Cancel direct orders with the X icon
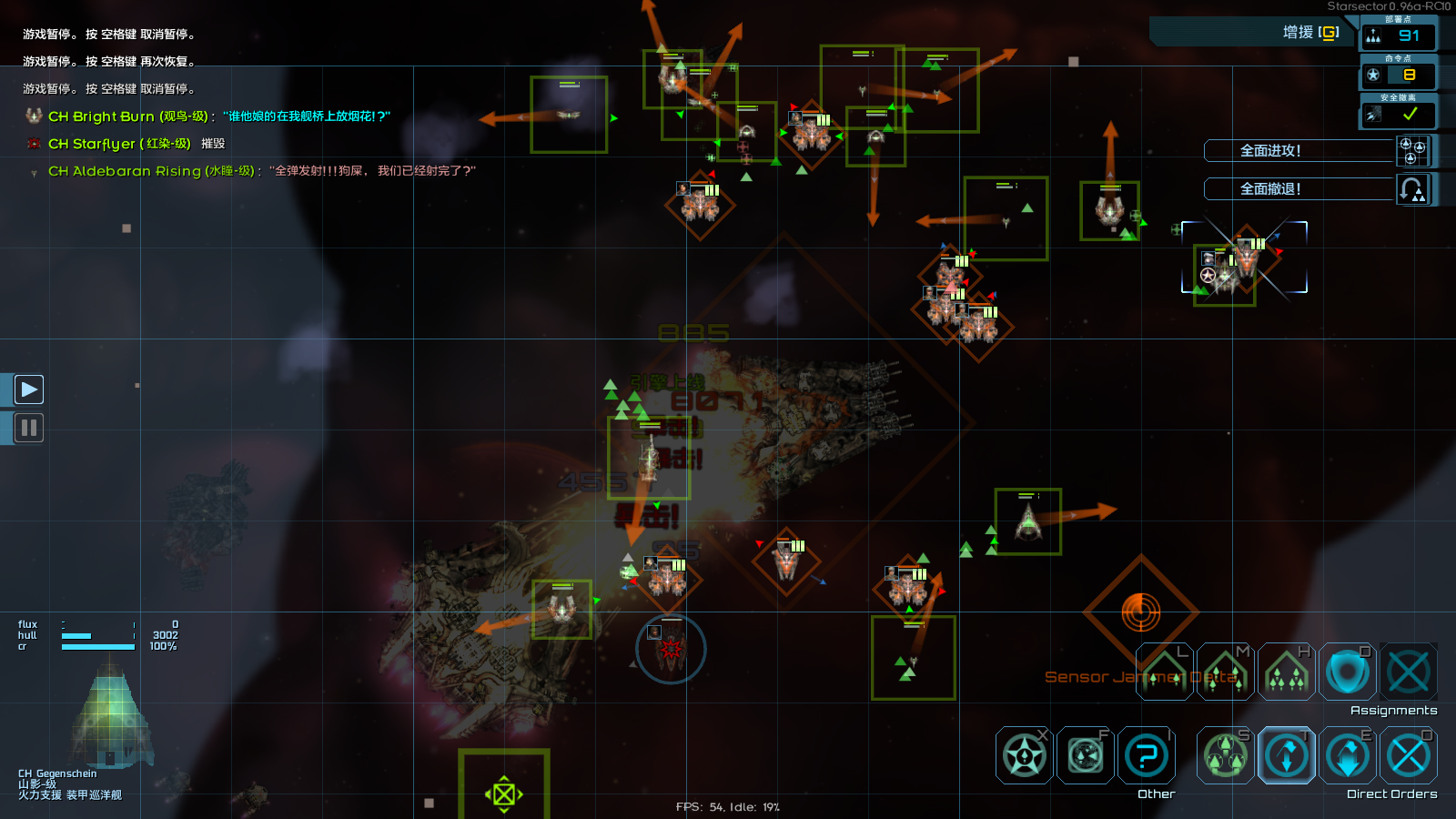 tap(1409, 755)
